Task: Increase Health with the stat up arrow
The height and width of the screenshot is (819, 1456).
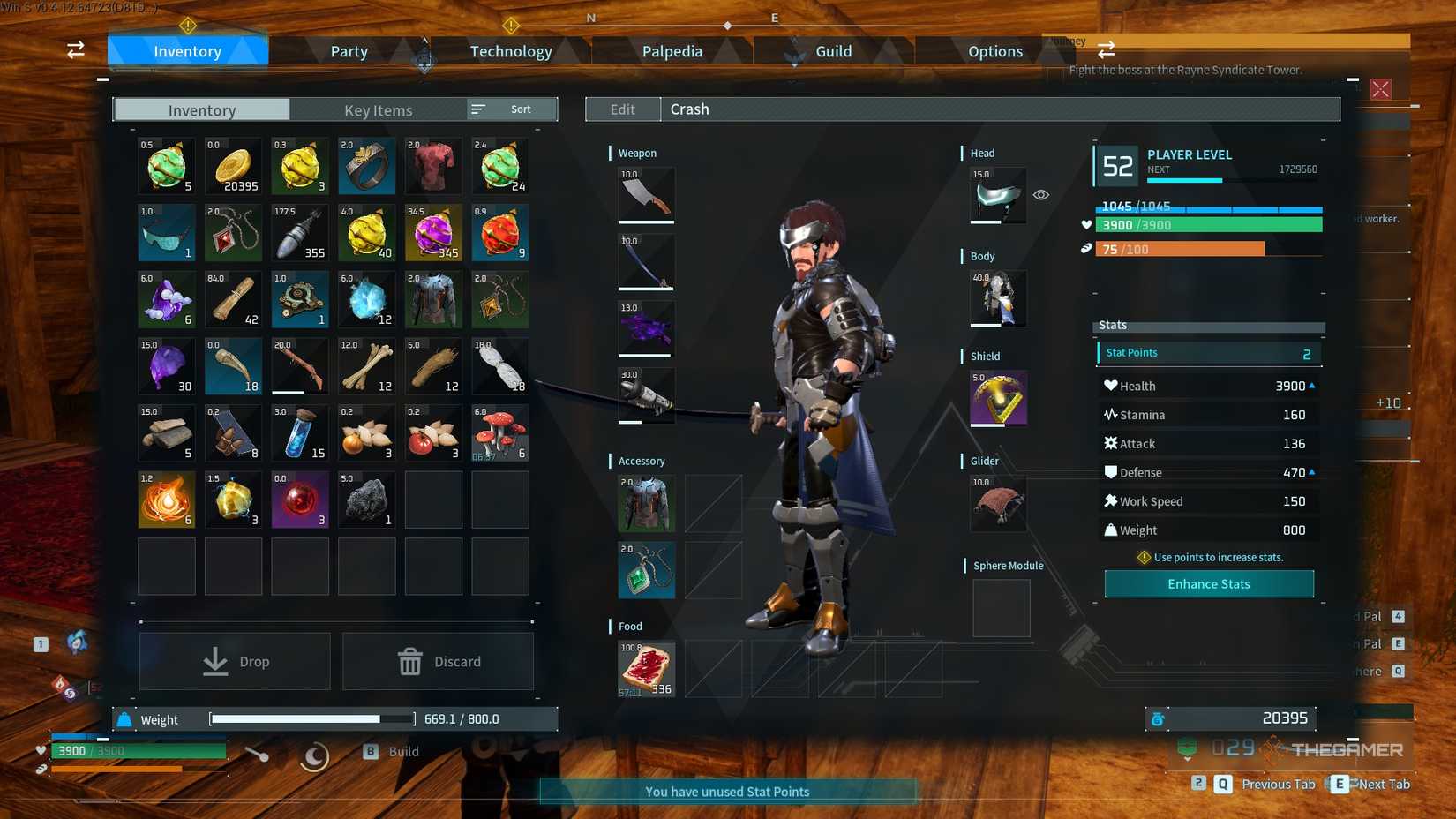Action: point(1311,385)
